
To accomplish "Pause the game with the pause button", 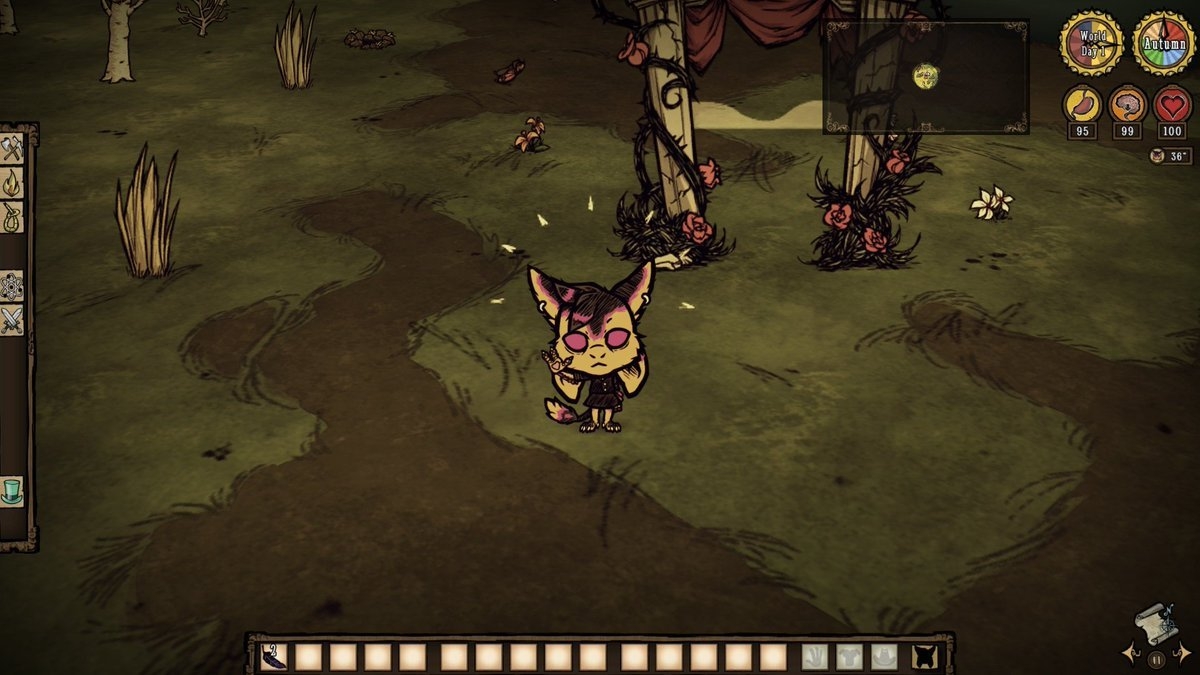I will coord(1156,659).
